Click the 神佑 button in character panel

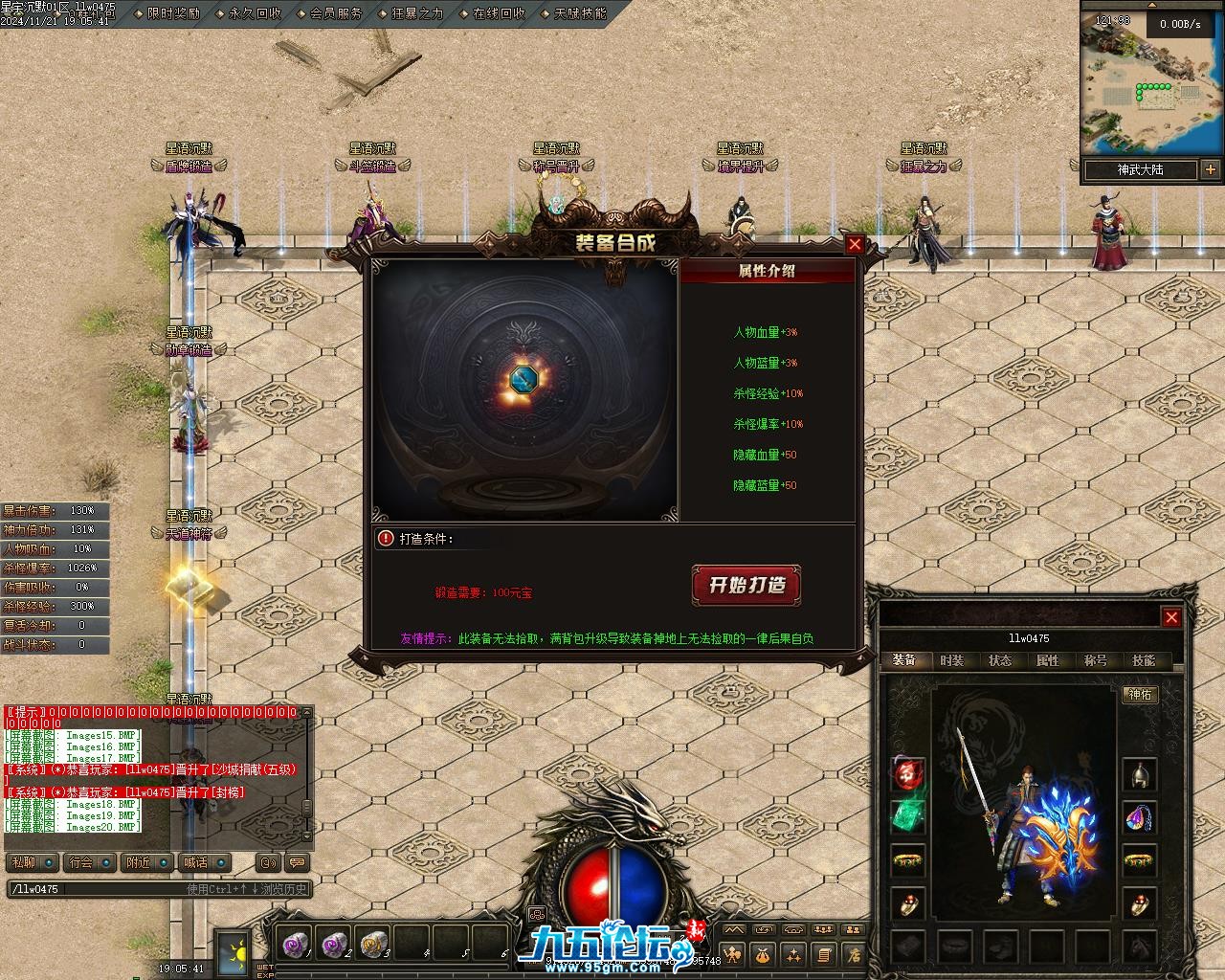coord(1140,695)
